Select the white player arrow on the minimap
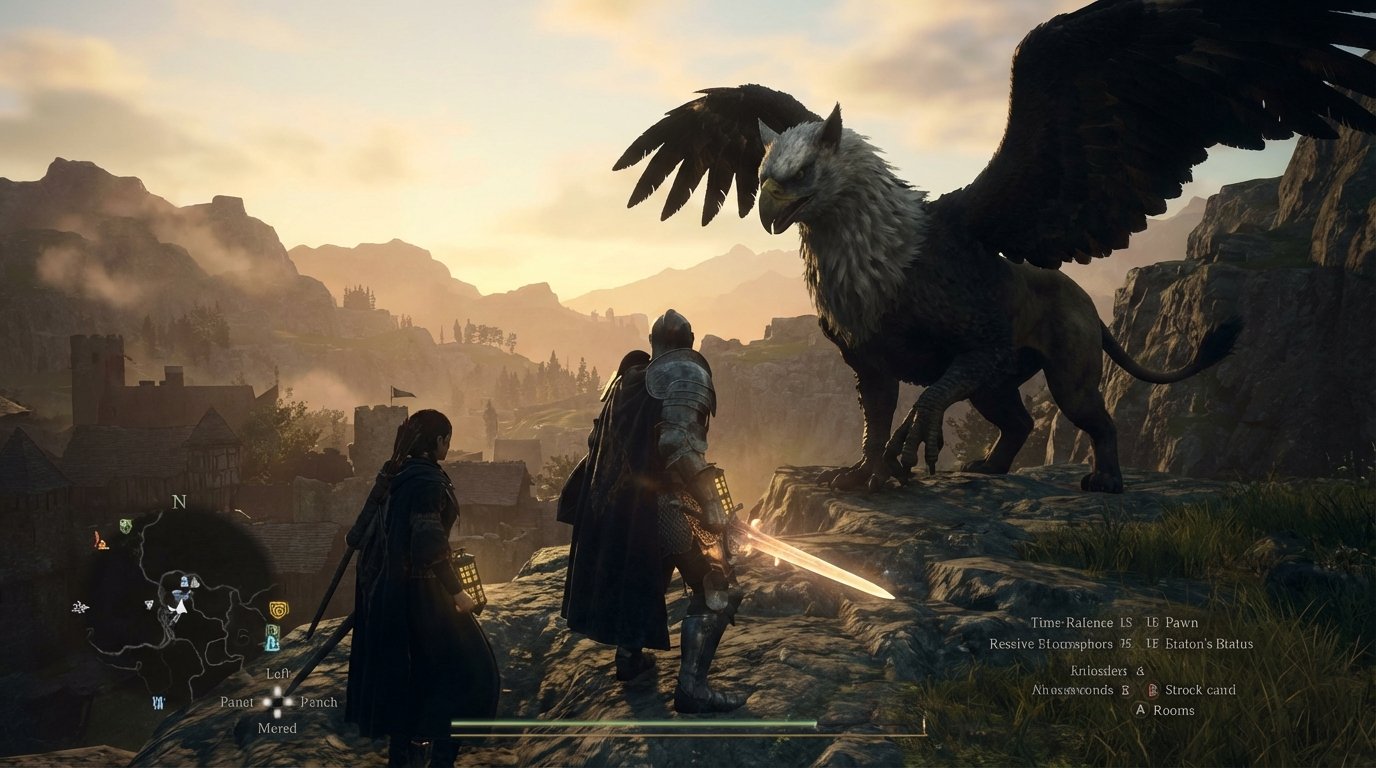This screenshot has width=1376, height=768. tap(180, 608)
